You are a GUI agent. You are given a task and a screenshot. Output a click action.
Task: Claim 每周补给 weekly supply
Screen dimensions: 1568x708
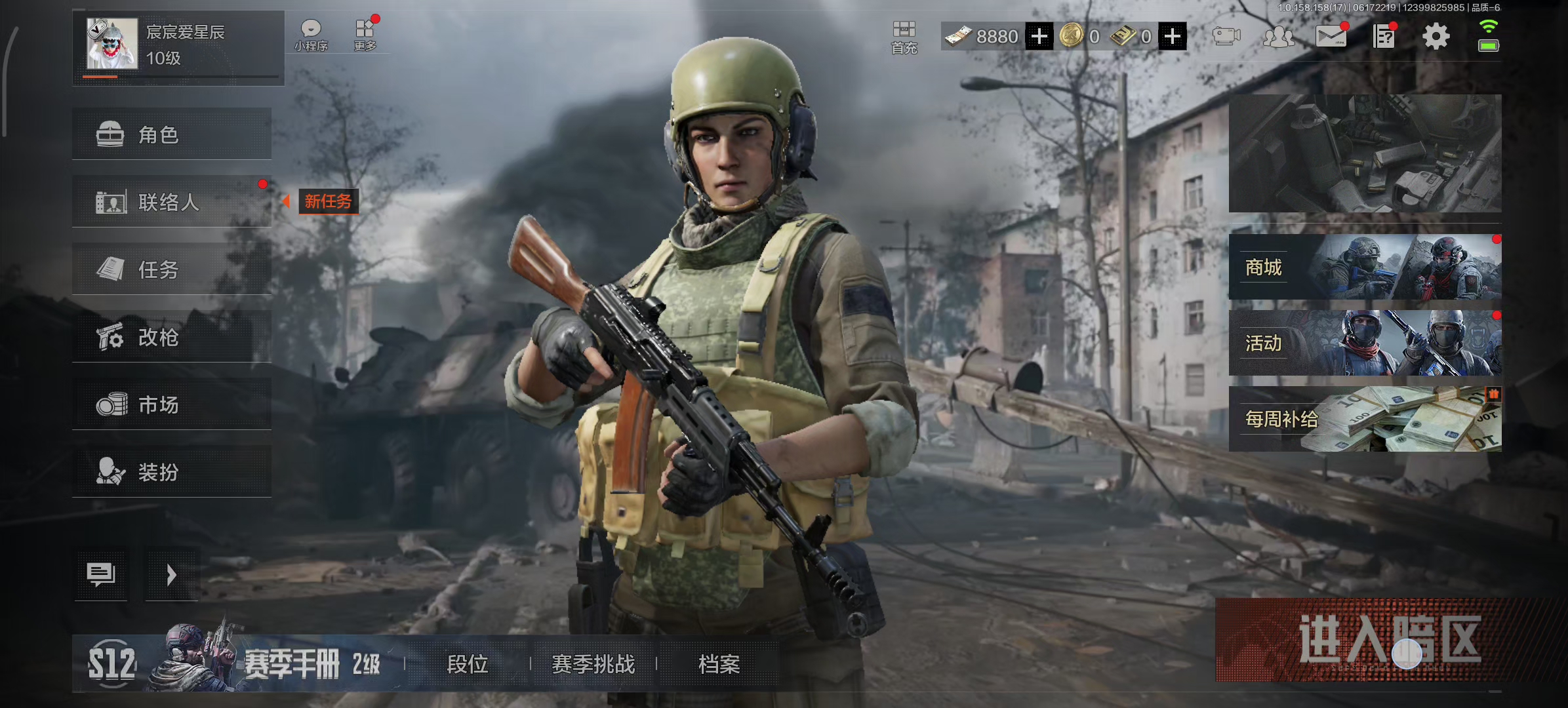point(1365,419)
